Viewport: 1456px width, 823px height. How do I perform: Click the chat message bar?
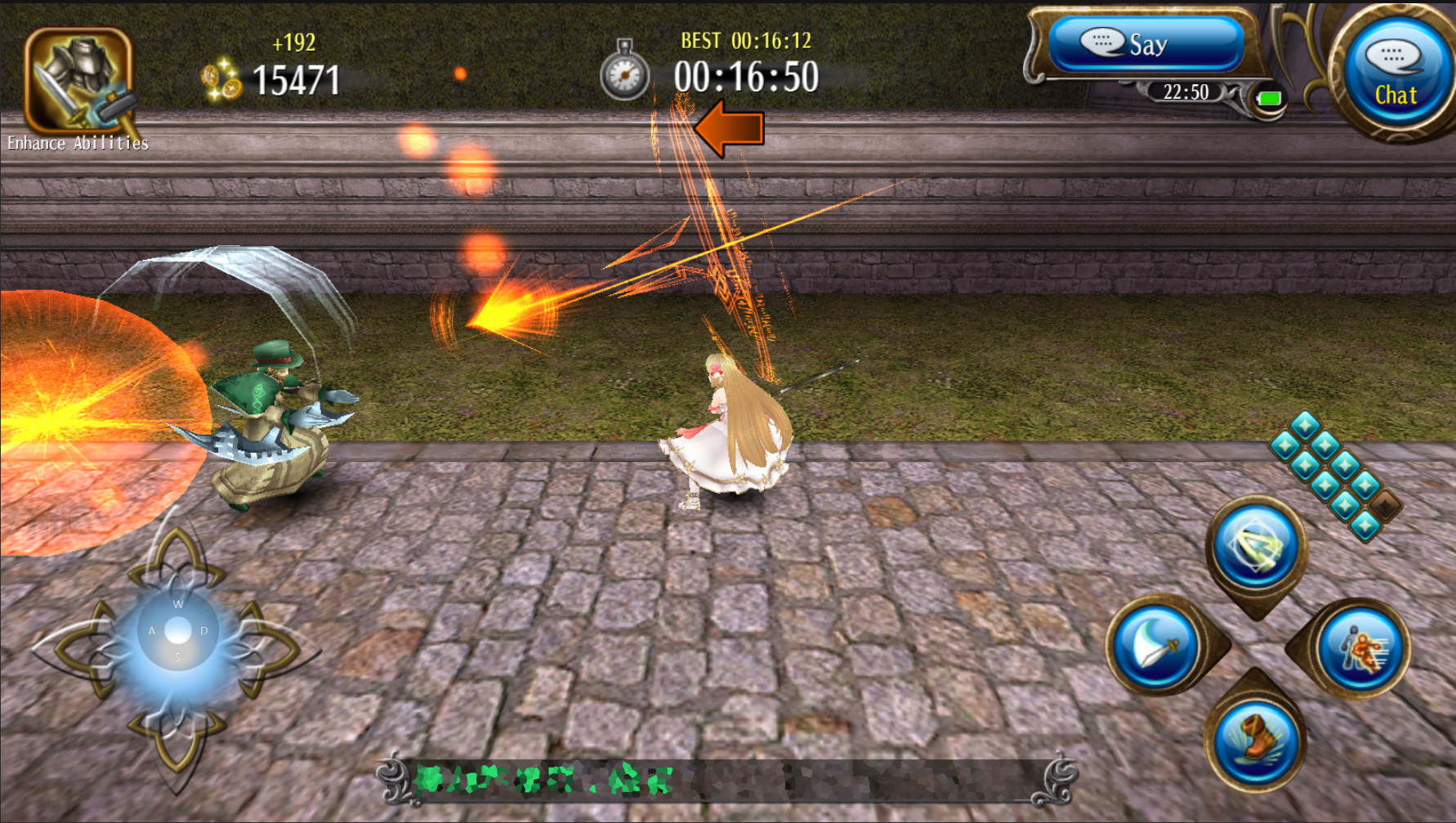726,780
